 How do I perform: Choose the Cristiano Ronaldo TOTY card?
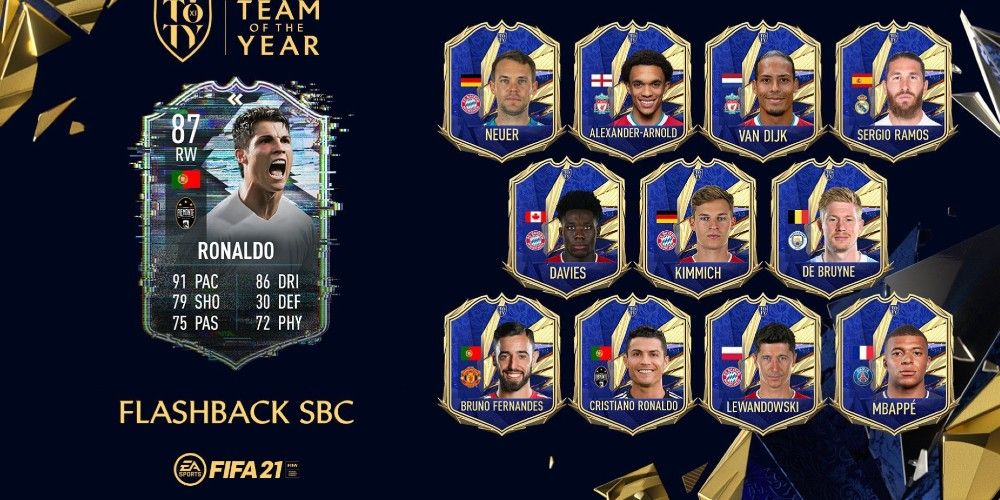pyautogui.click(x=632, y=360)
